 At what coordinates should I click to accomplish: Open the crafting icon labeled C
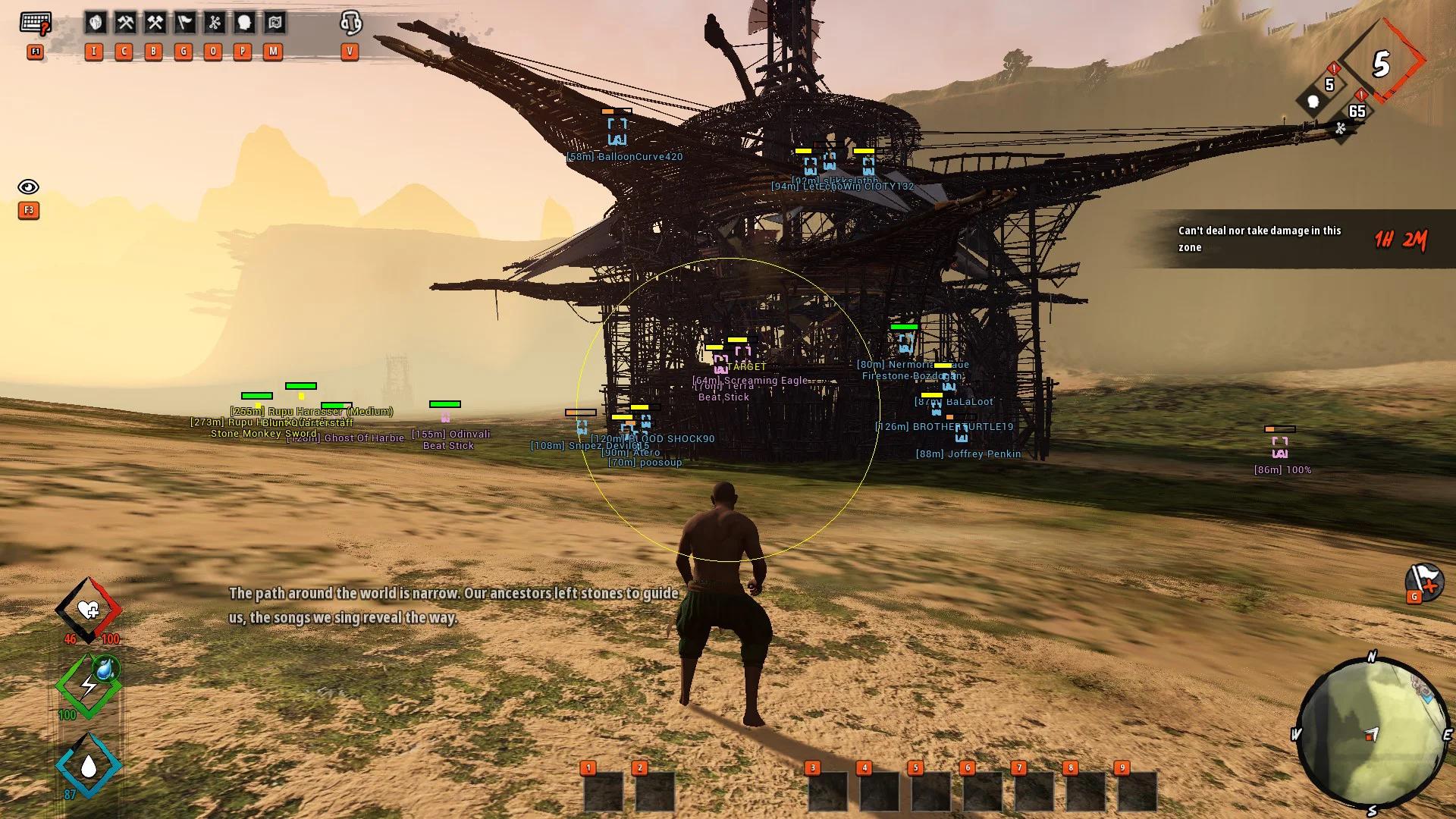click(125, 24)
